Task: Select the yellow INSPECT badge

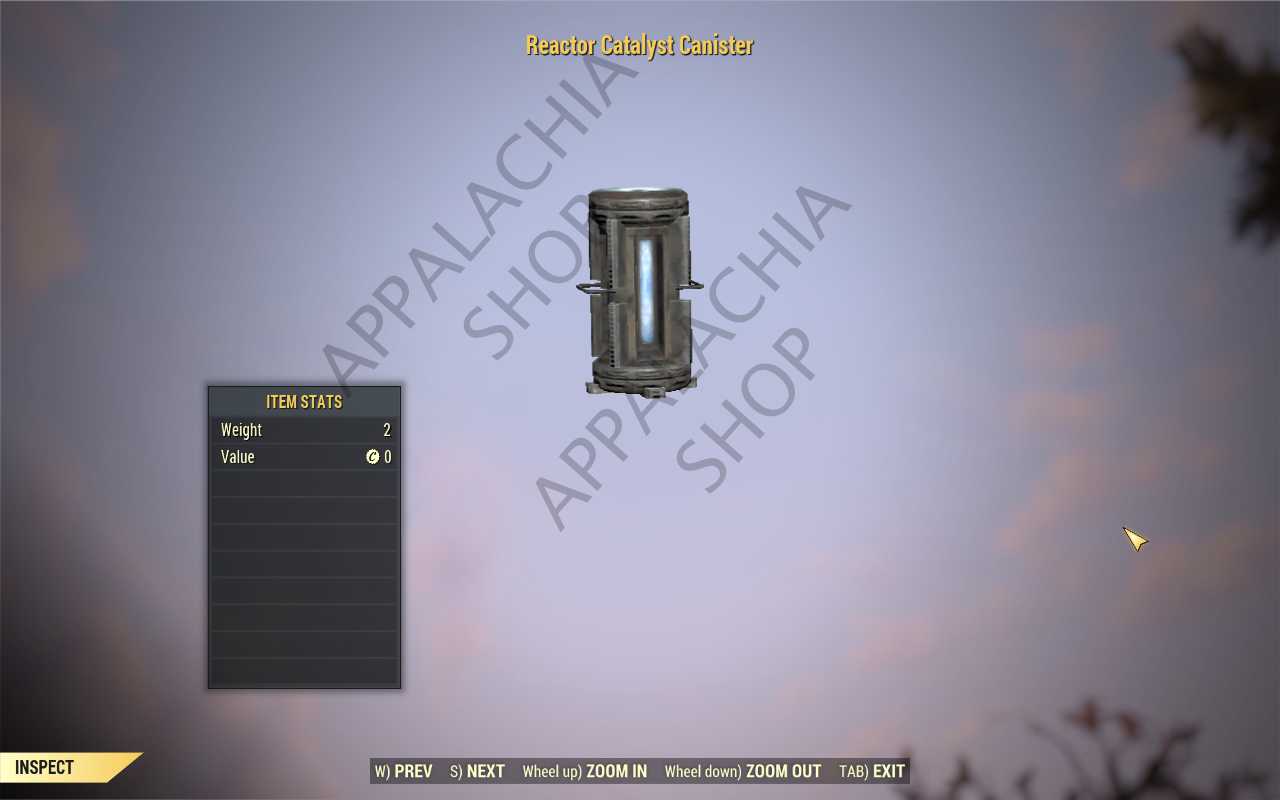Action: point(44,768)
